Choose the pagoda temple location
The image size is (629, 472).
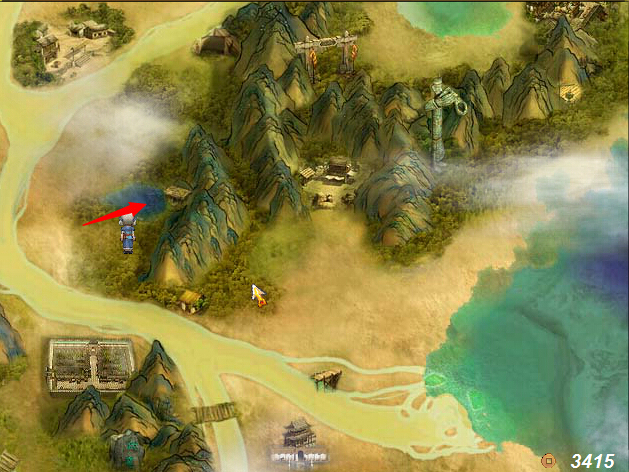coord(299,436)
